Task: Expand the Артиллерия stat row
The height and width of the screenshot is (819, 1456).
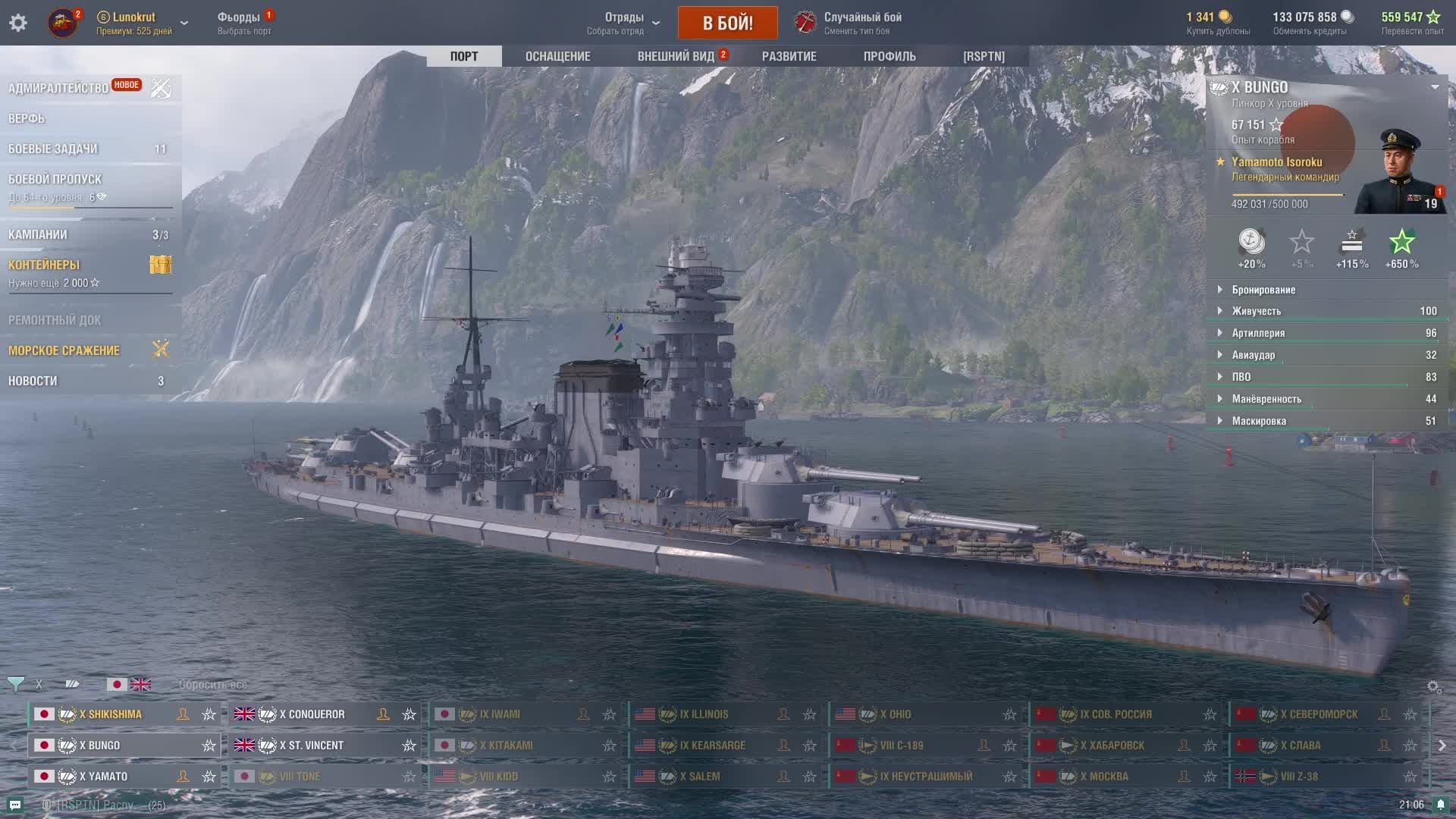Action: click(1258, 333)
